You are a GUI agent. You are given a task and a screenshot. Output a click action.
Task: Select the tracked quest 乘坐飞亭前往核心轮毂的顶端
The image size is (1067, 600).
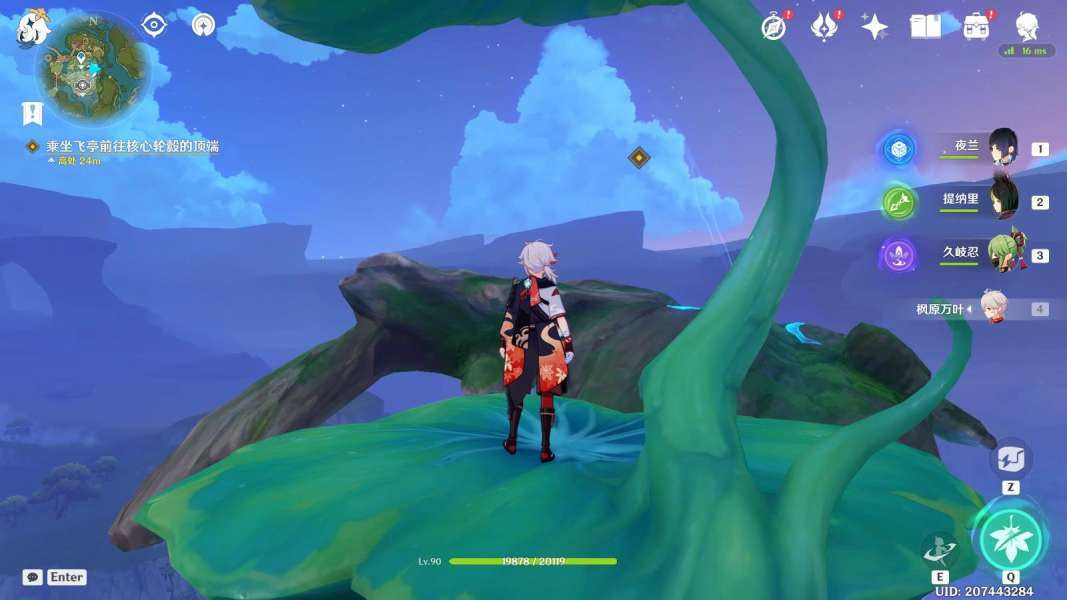pyautogui.click(x=132, y=146)
